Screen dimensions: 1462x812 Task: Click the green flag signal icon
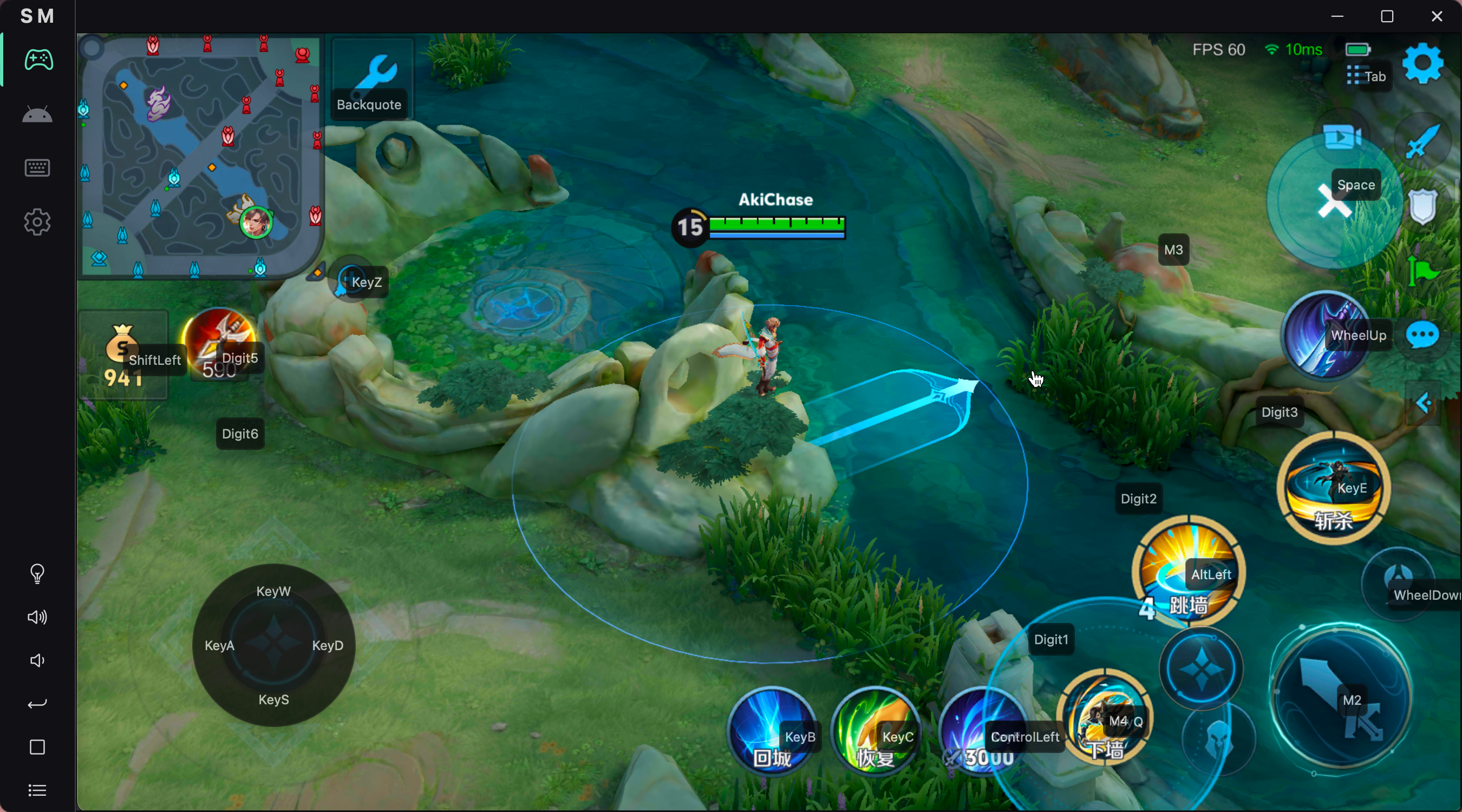[1422, 271]
